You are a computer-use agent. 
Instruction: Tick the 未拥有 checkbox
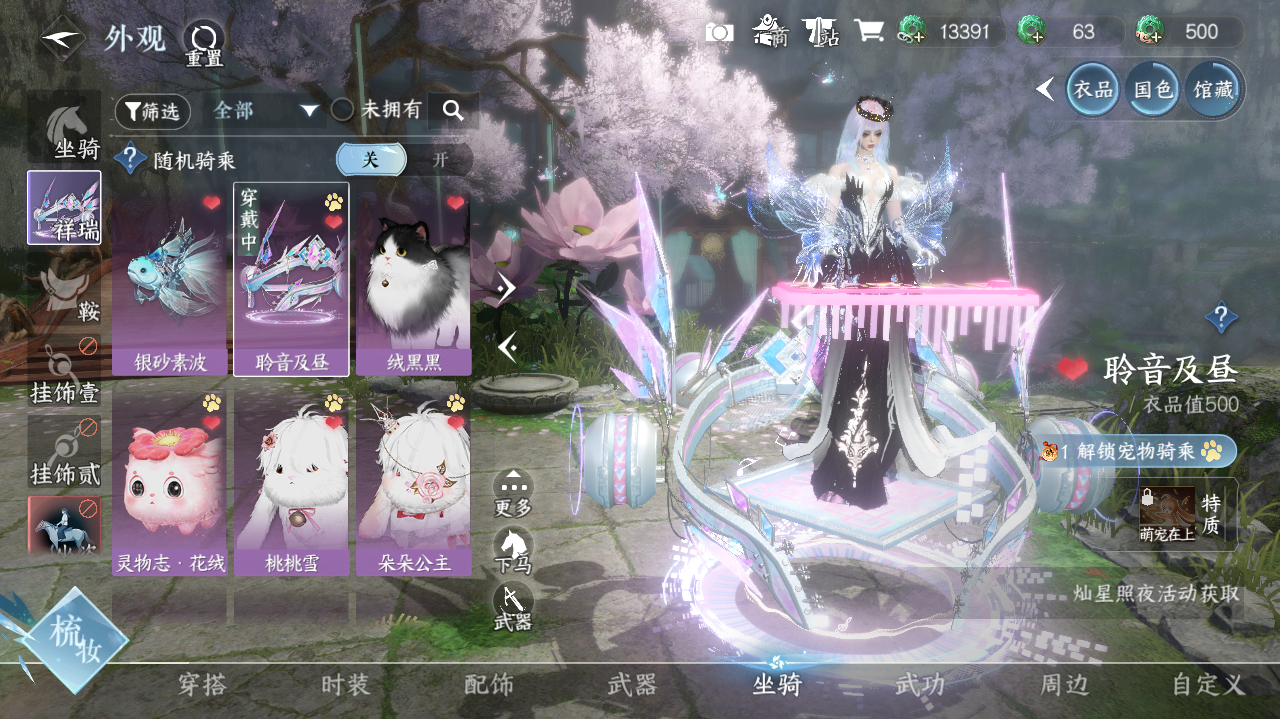343,111
